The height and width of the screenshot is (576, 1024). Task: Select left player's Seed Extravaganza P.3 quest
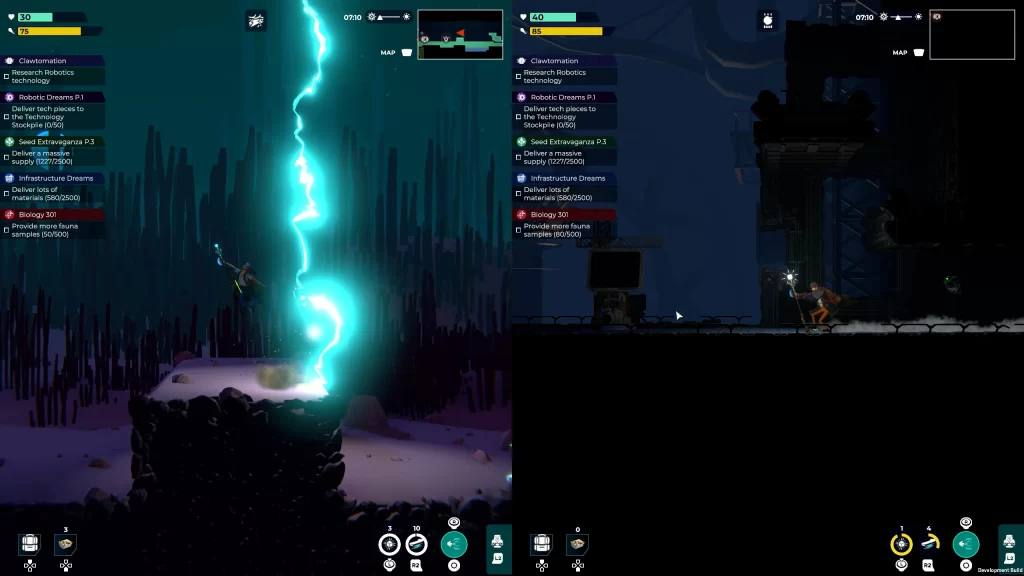pos(55,142)
